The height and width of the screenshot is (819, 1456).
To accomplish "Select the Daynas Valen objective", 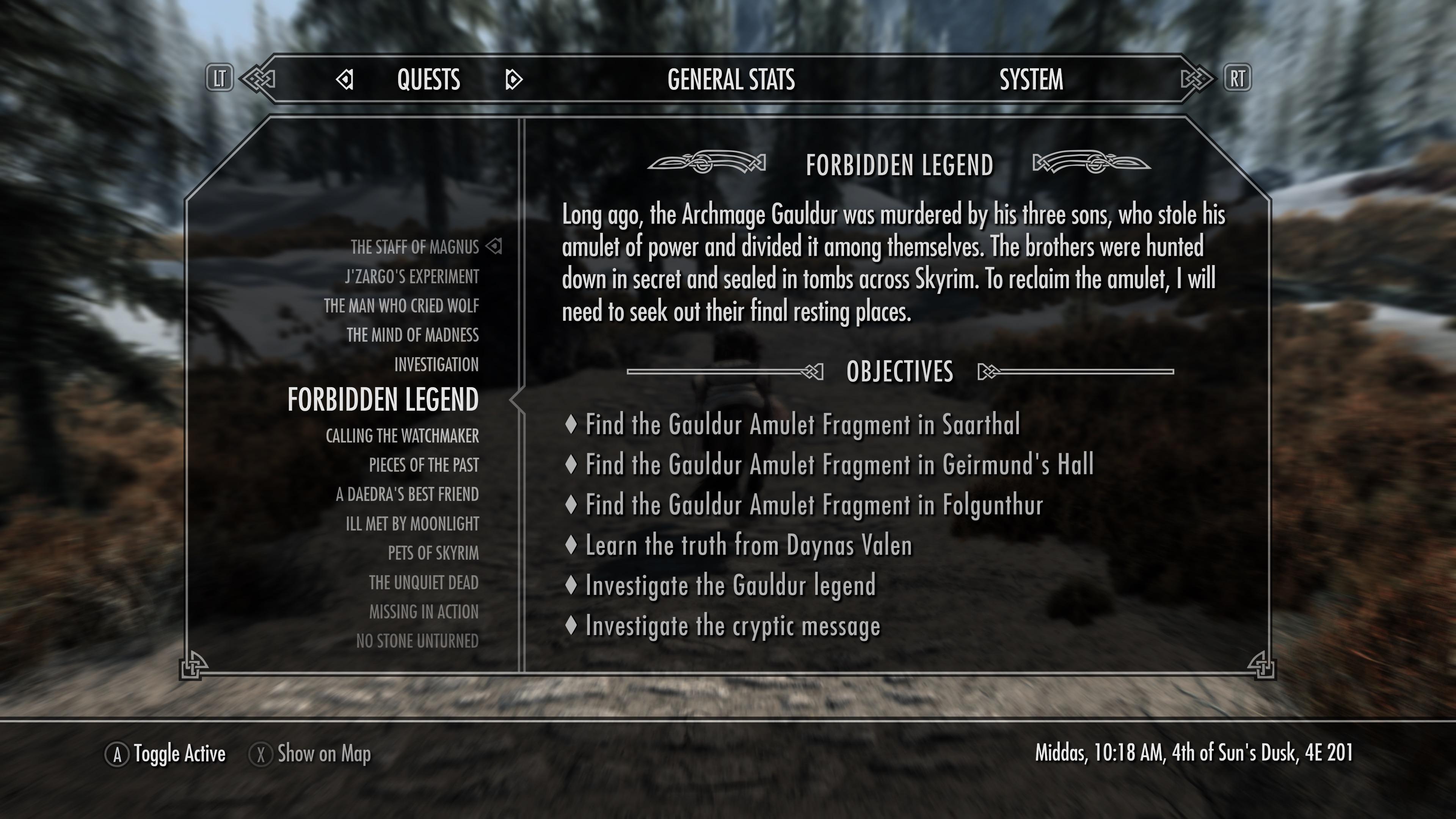I will click(748, 546).
